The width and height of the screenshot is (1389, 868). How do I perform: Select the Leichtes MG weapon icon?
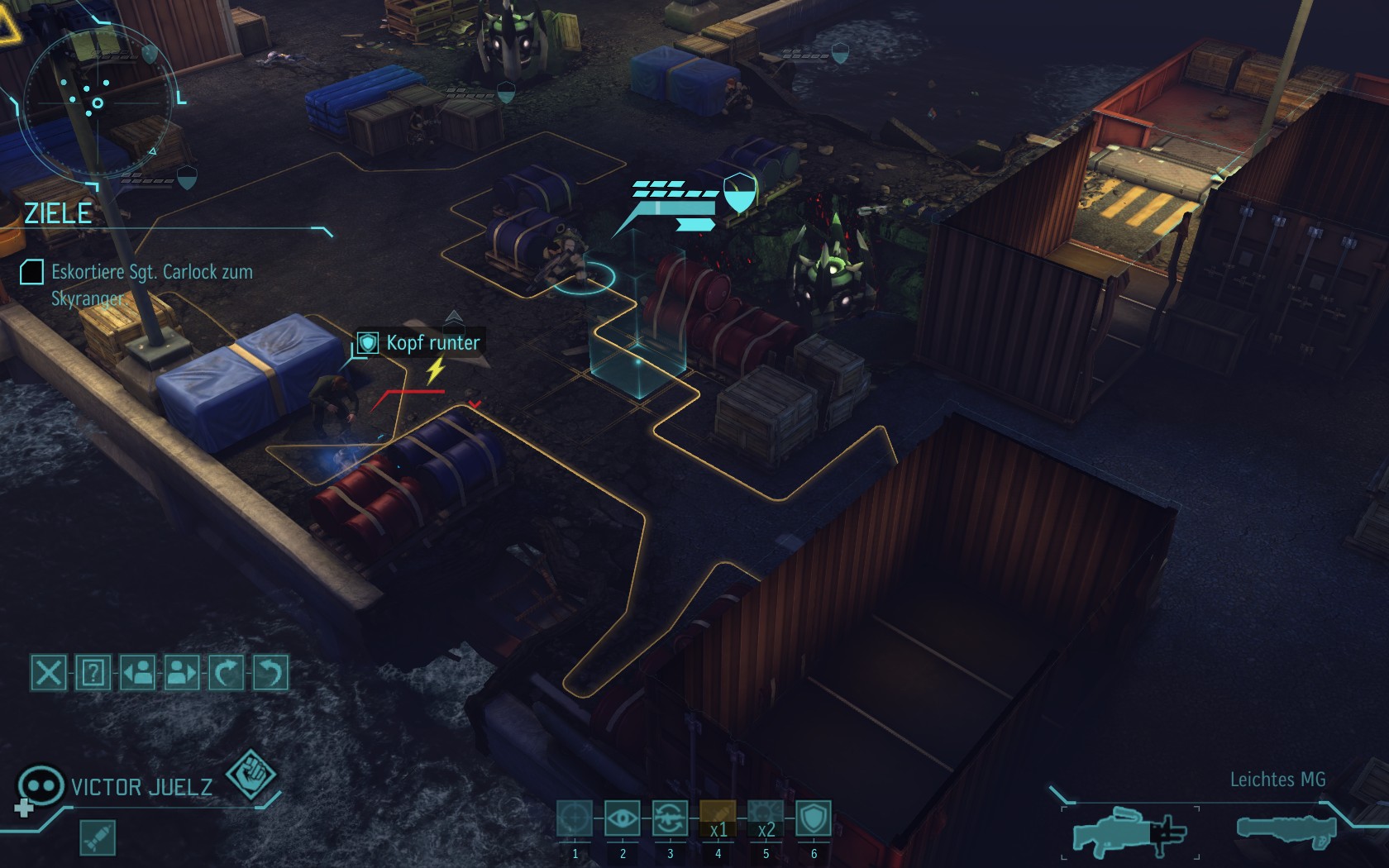coord(1129,830)
